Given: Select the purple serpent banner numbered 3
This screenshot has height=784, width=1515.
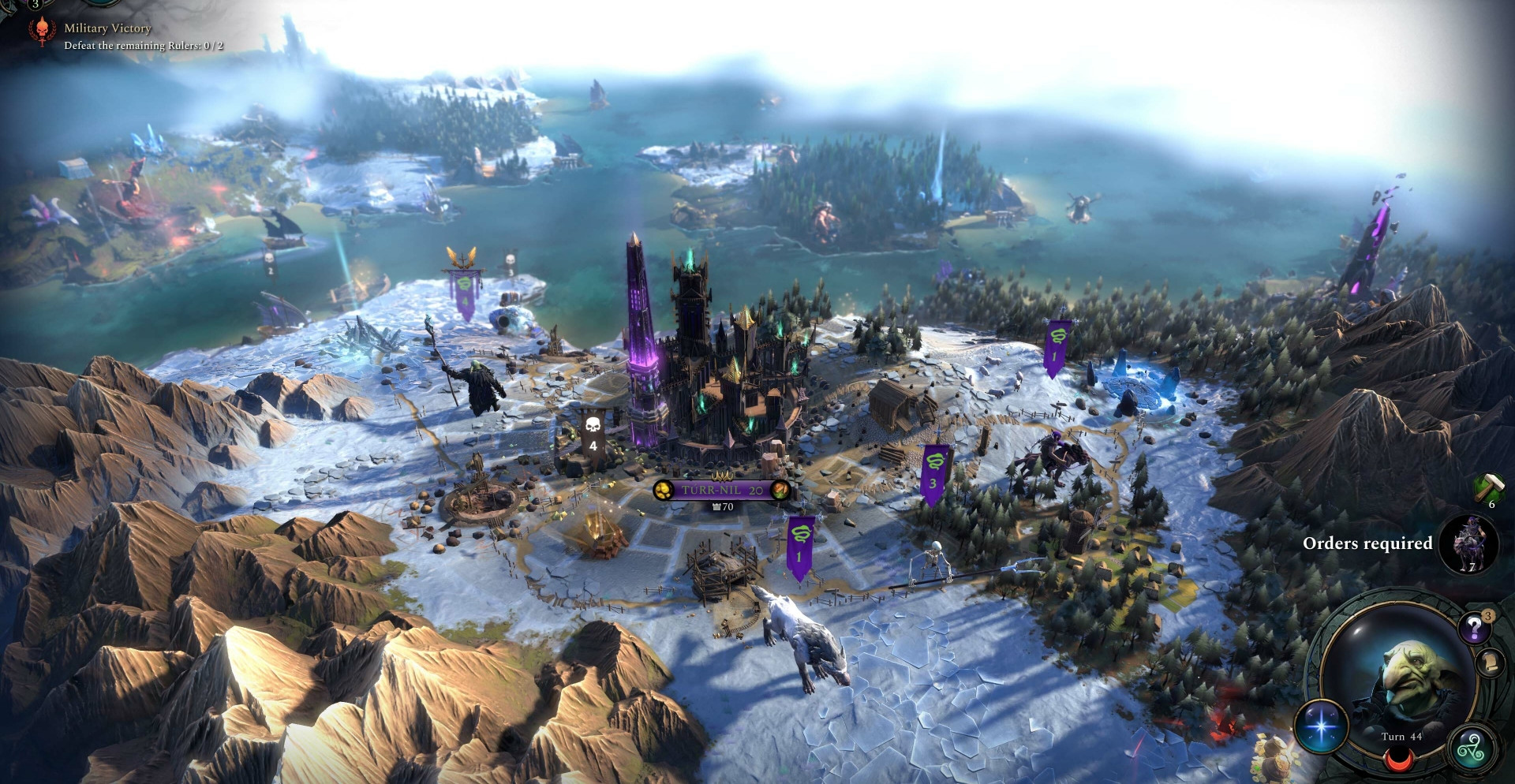Looking at the screenshot, I should click(933, 473).
